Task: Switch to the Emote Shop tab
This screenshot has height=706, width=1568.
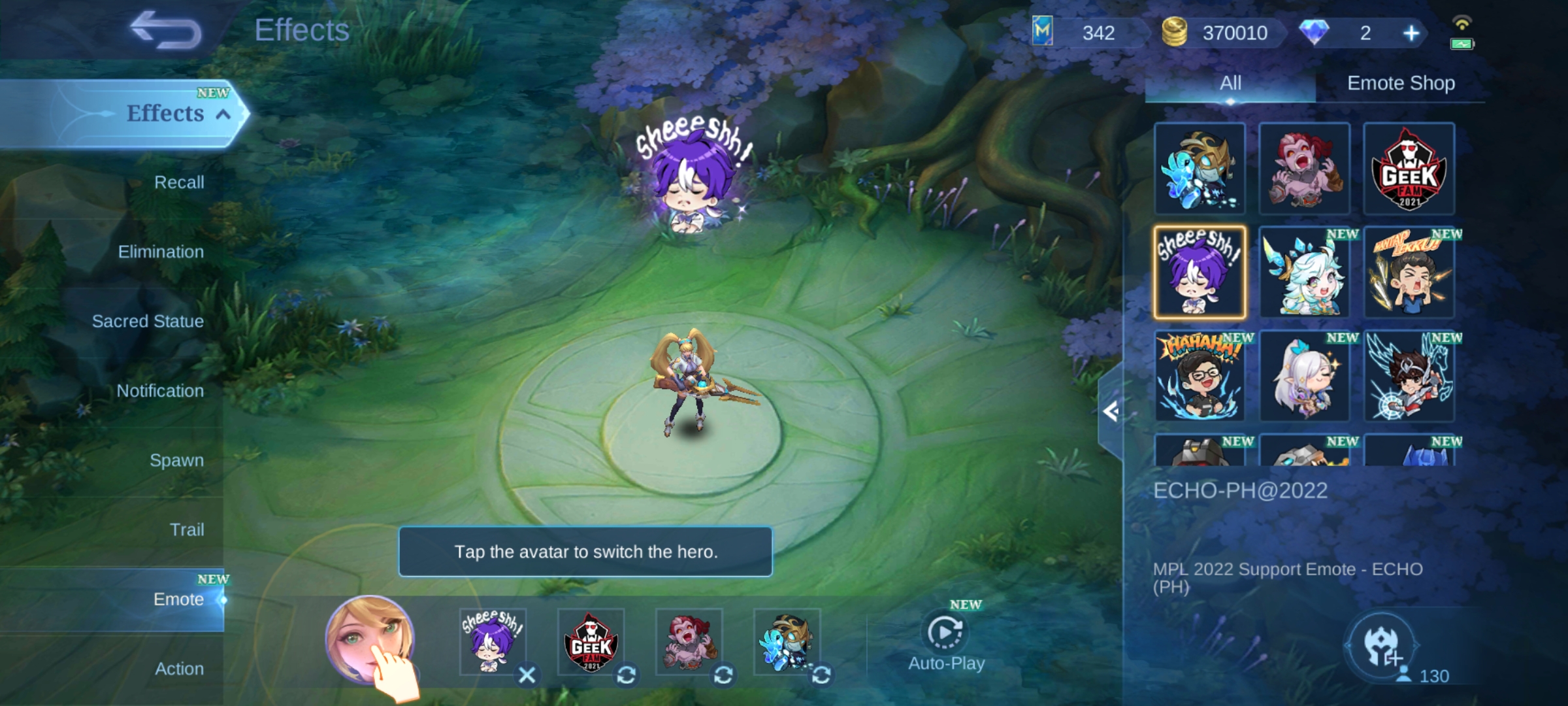Action: click(1401, 83)
